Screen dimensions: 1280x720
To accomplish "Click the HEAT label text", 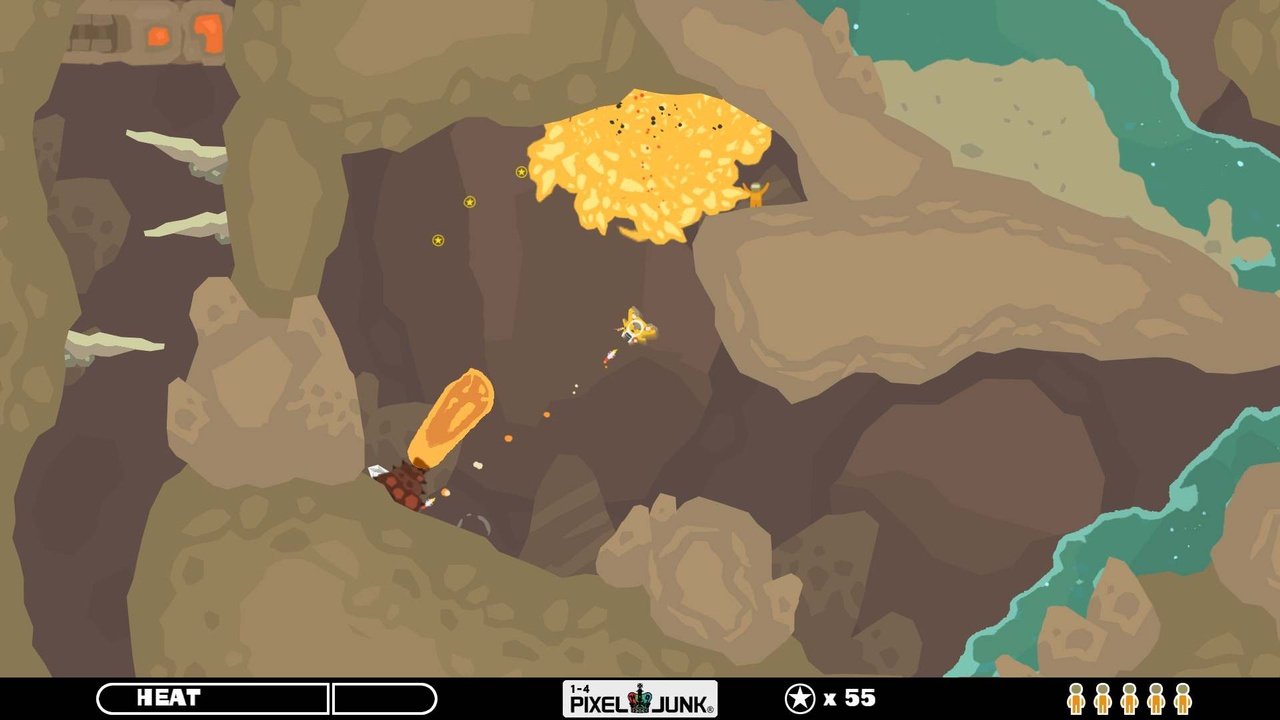I will tap(168, 697).
